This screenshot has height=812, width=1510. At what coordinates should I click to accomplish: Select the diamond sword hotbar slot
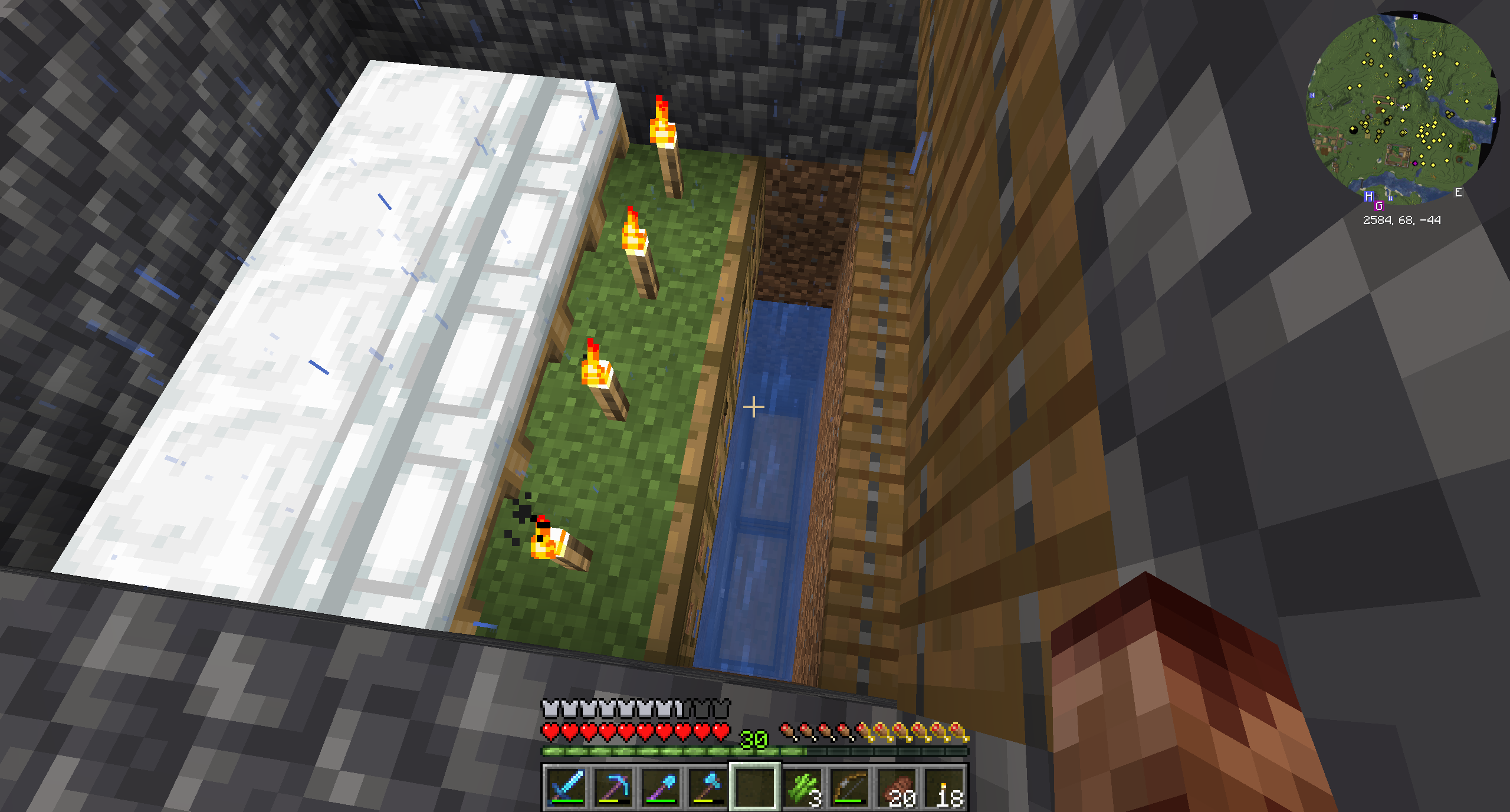pyautogui.click(x=566, y=787)
